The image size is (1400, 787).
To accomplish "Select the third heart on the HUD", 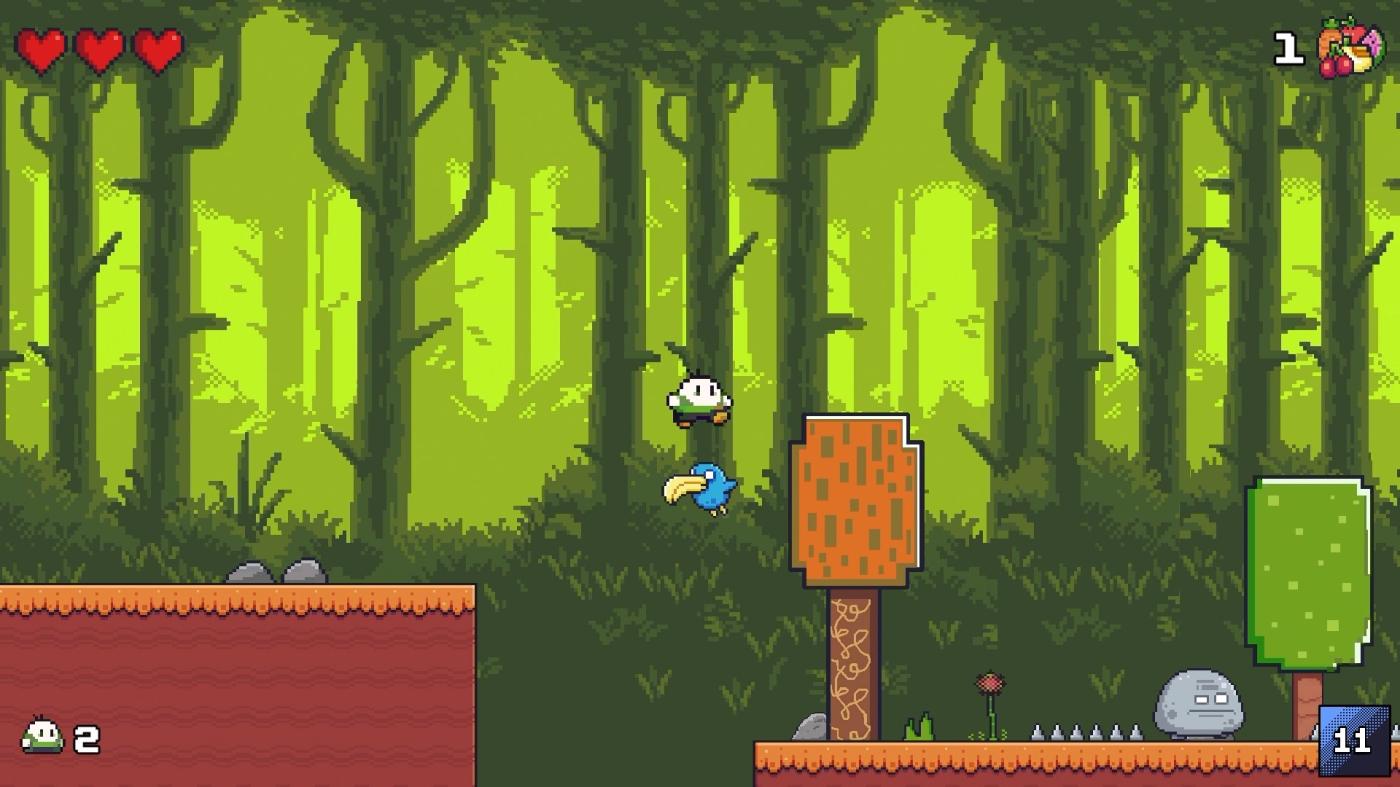I will pyautogui.click(x=158, y=46).
